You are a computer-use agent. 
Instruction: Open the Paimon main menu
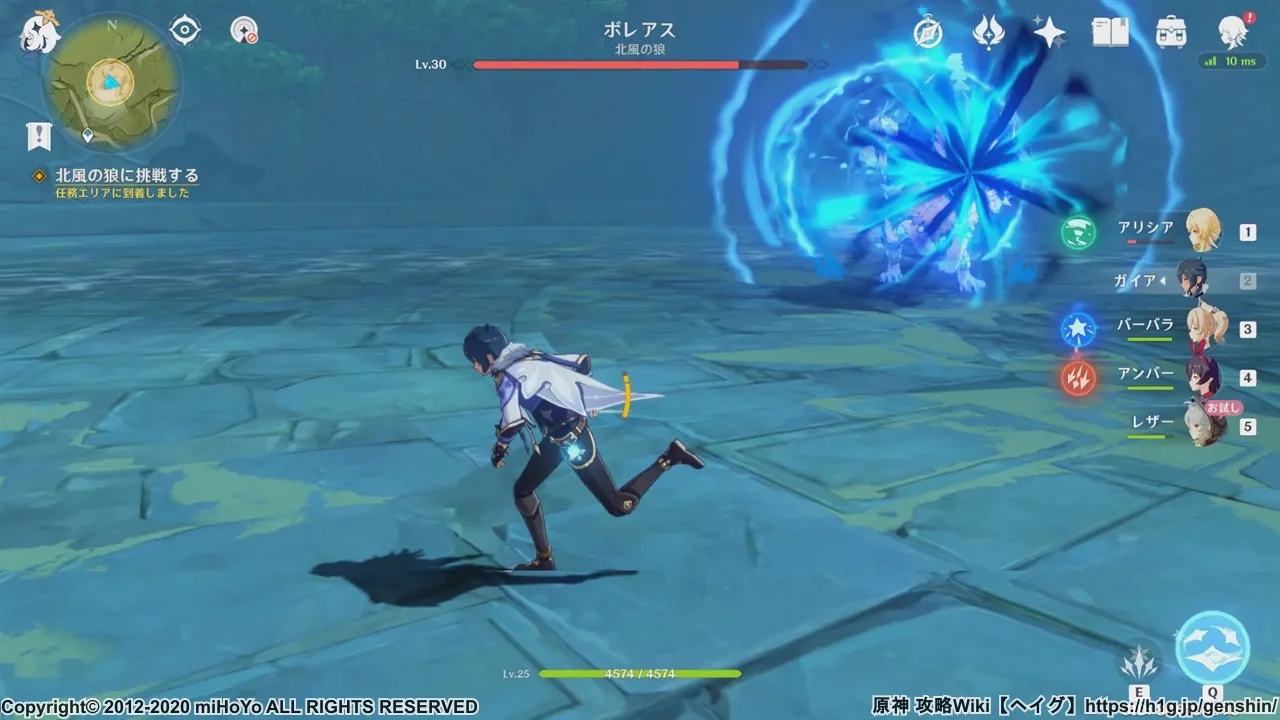click(40, 34)
